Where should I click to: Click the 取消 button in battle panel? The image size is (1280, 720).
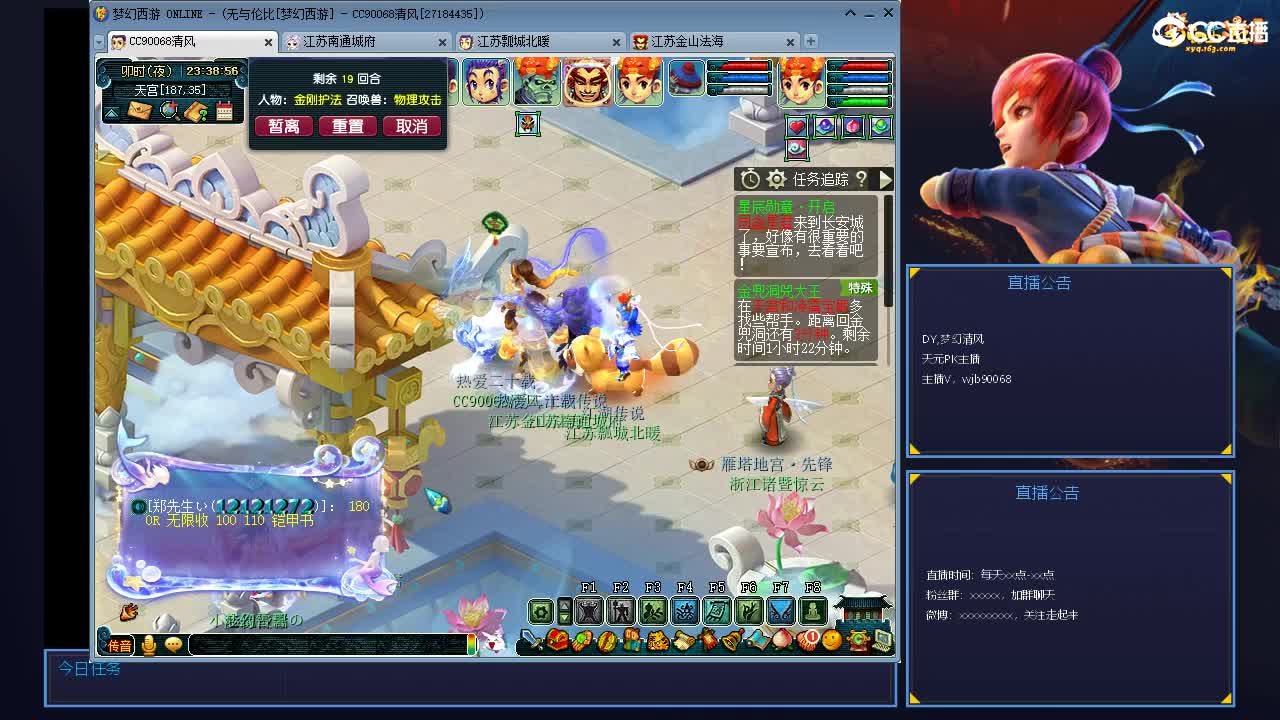(412, 128)
